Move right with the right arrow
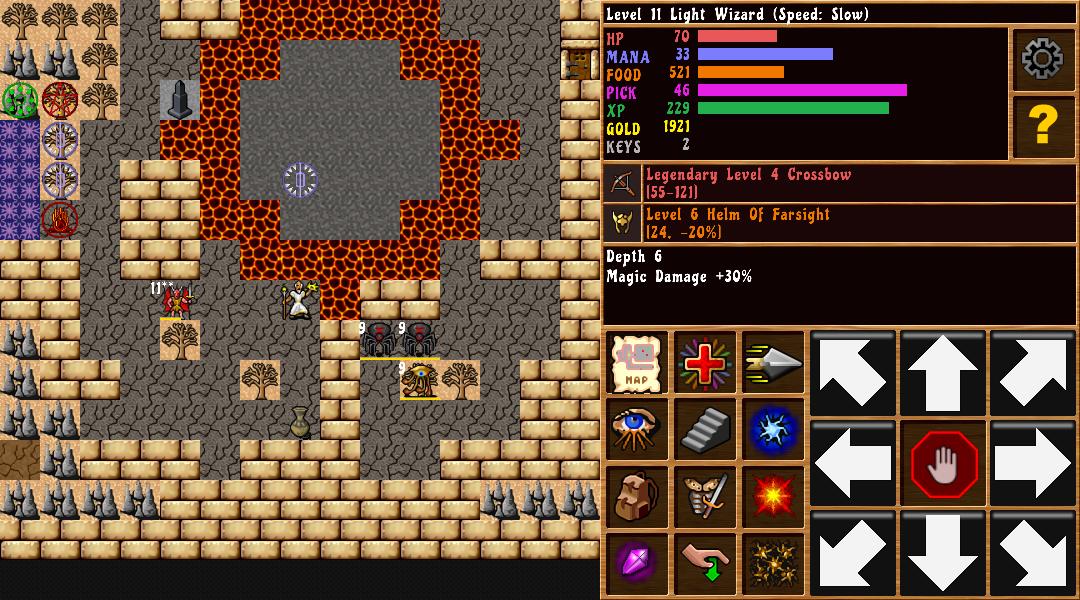 tap(1033, 464)
